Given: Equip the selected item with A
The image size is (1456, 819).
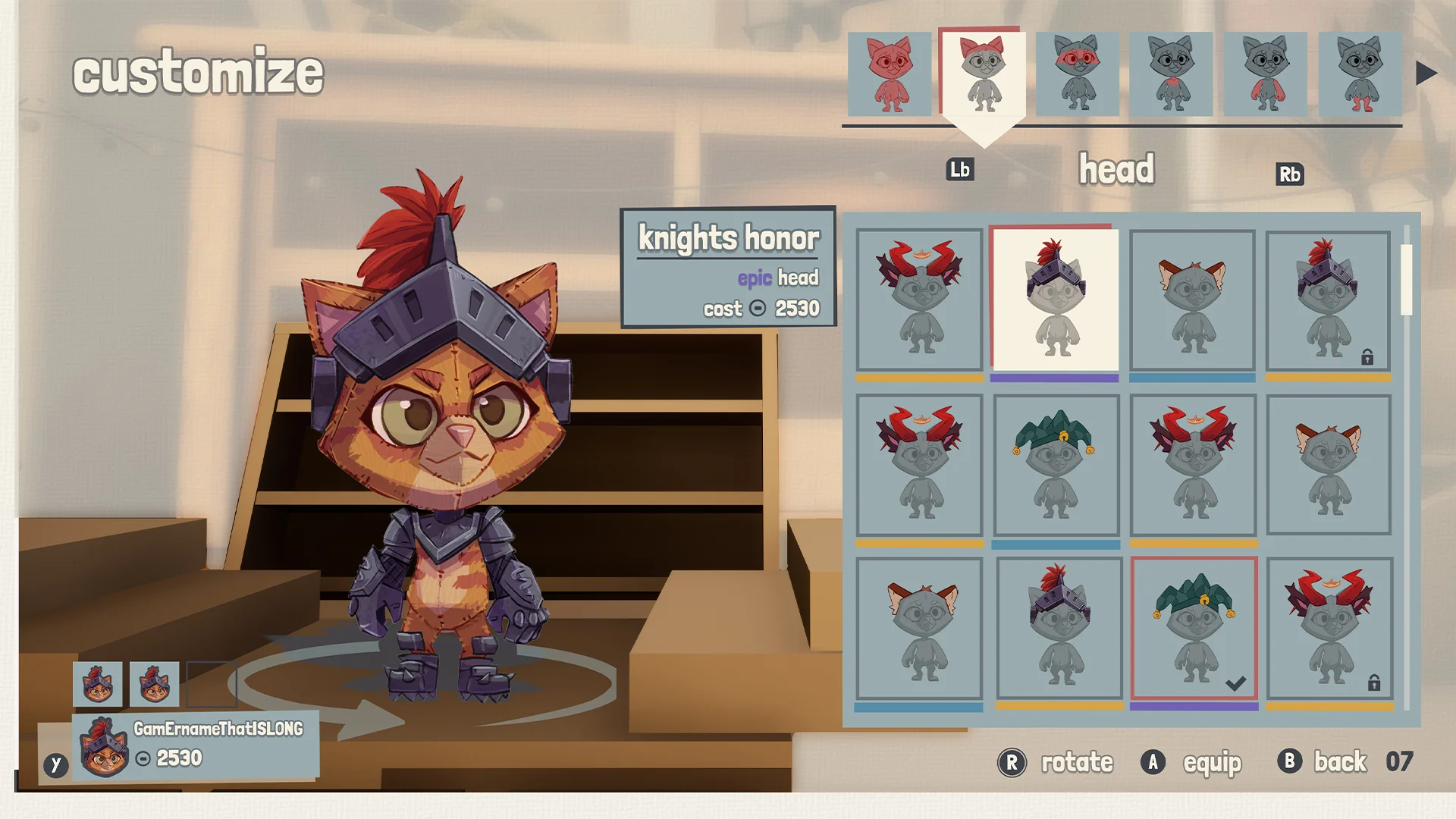Looking at the screenshot, I should click(1153, 762).
